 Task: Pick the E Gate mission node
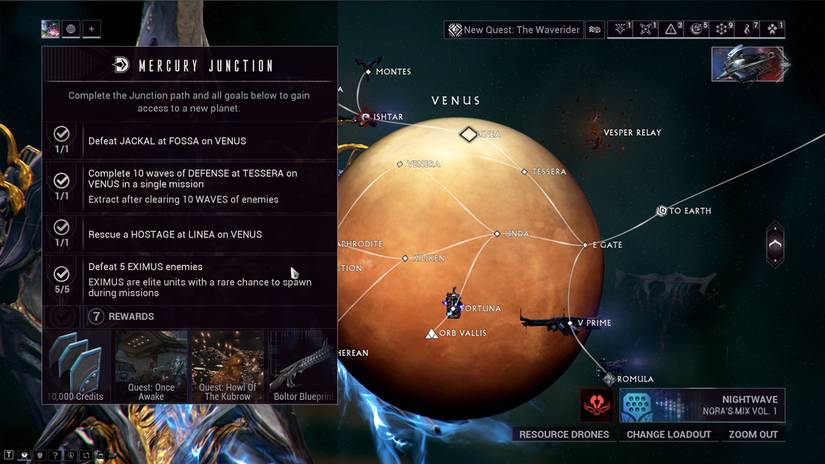[586, 244]
